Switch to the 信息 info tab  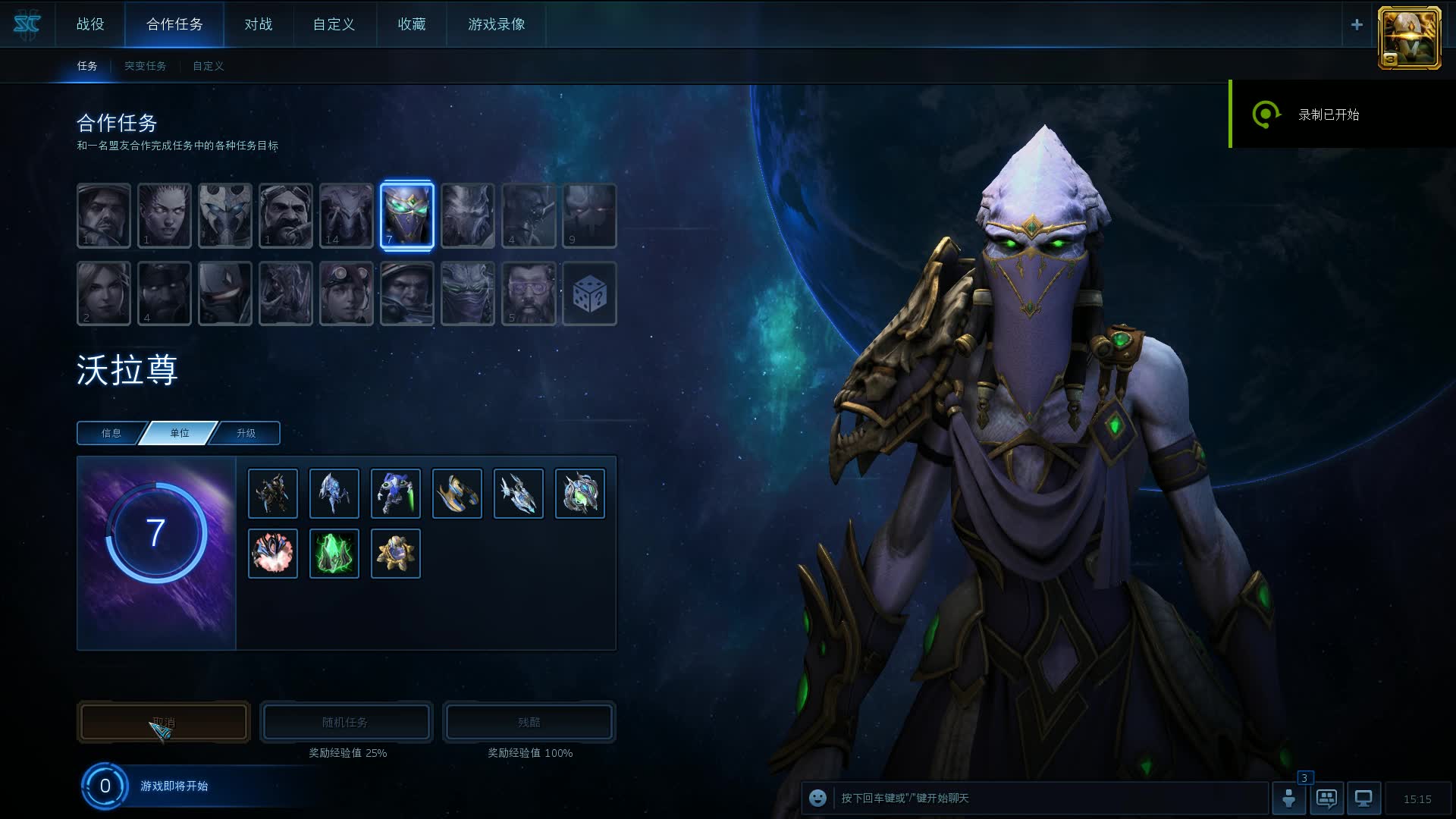click(x=111, y=433)
